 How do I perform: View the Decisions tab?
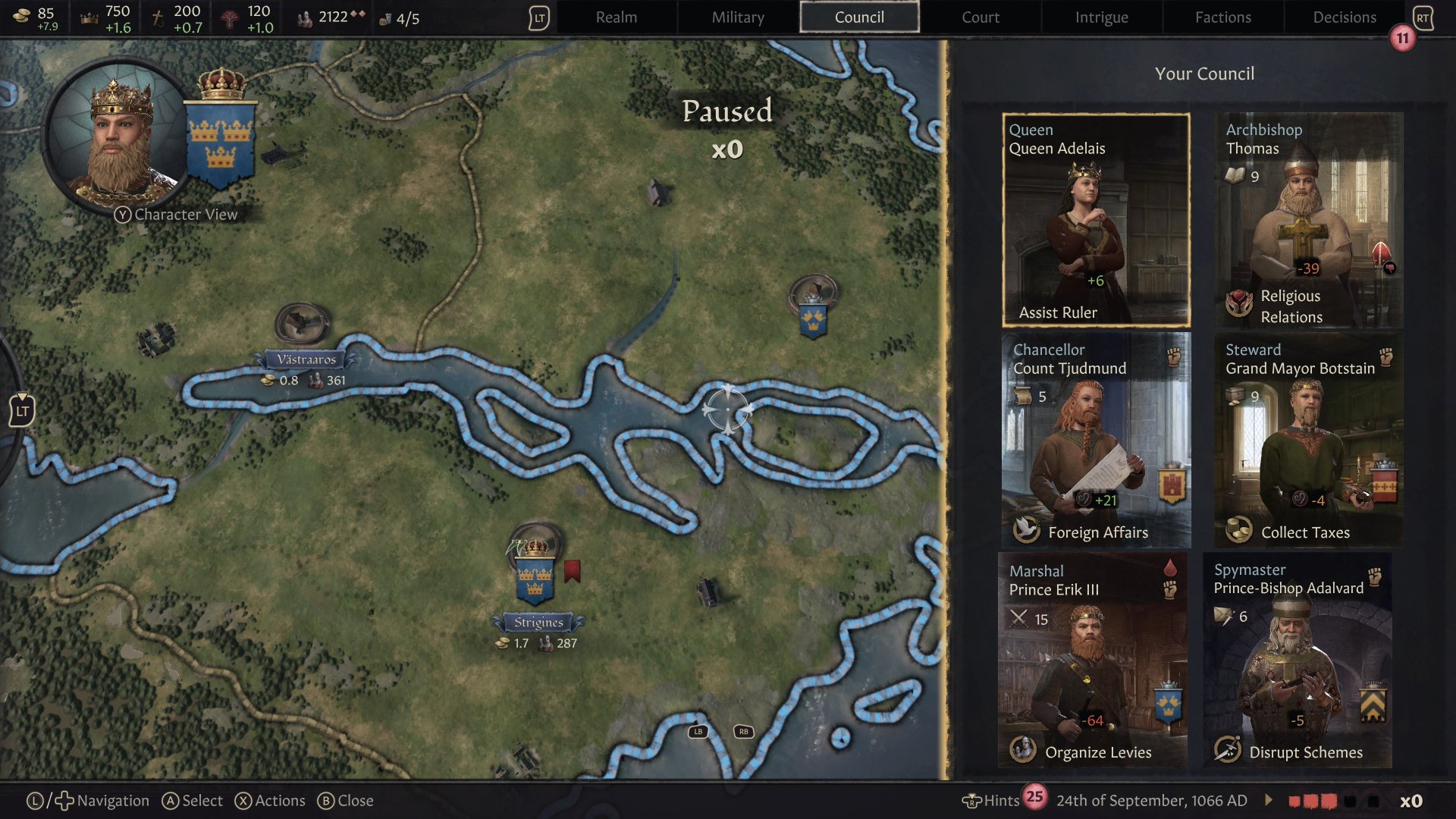(x=1344, y=17)
